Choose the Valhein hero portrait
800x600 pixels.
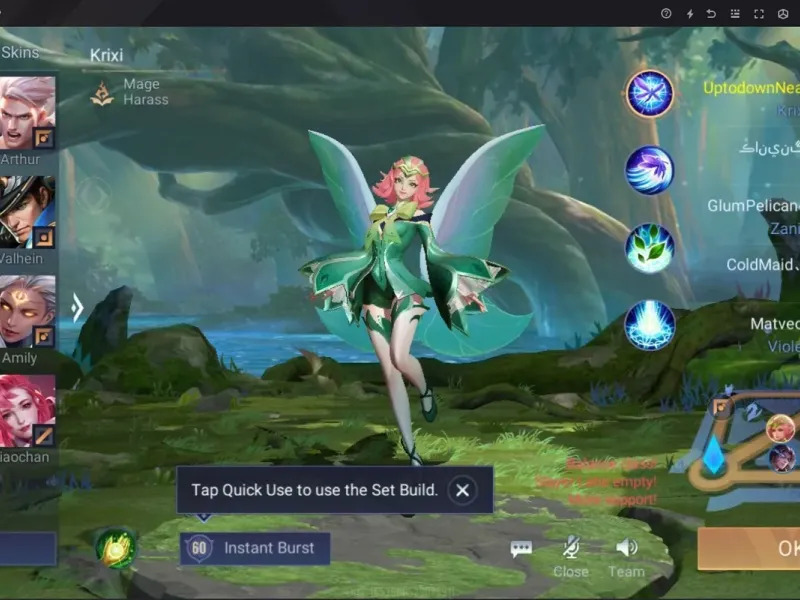(x=27, y=212)
